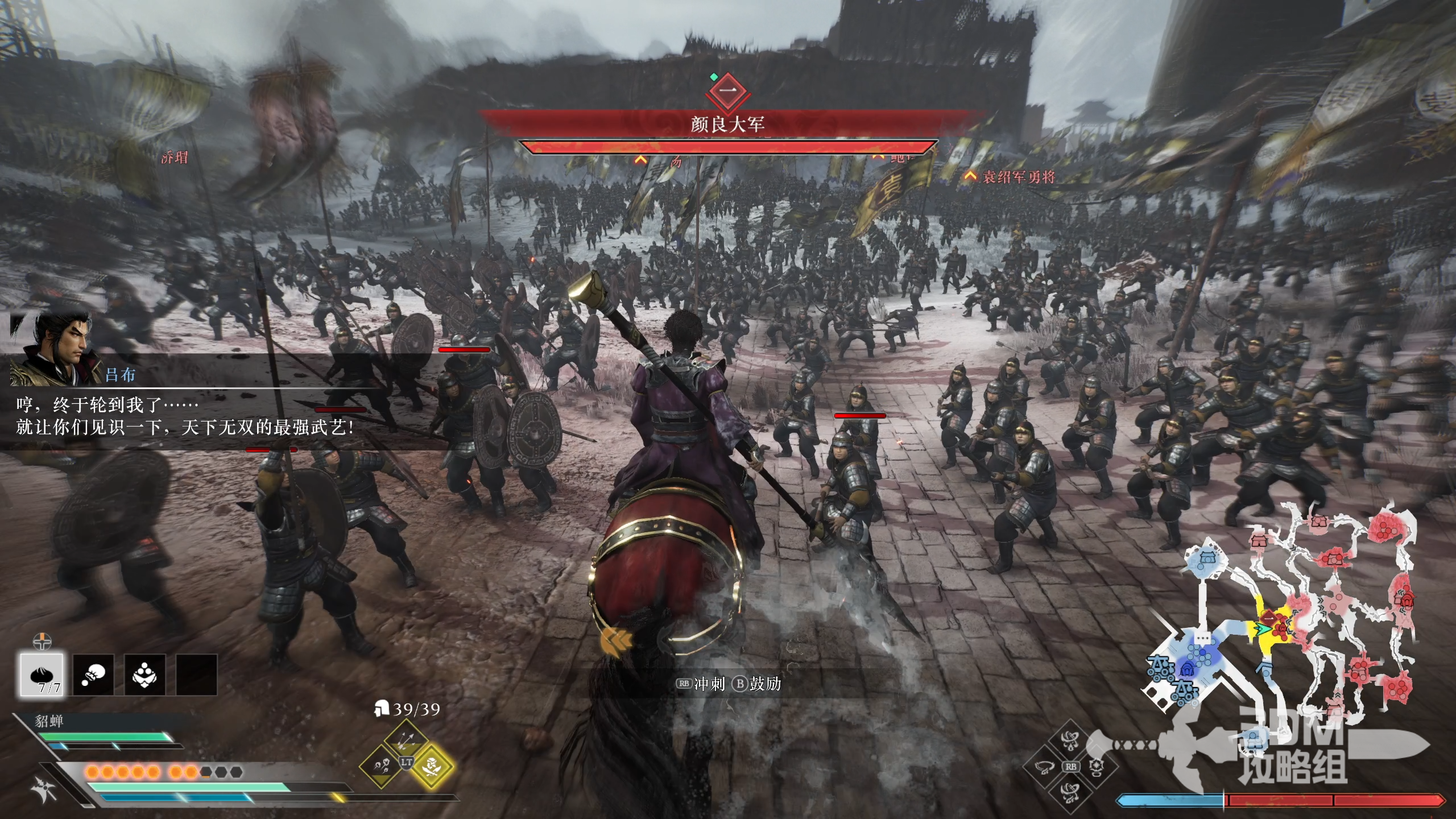Select the right burst battle art

coord(1097,767)
